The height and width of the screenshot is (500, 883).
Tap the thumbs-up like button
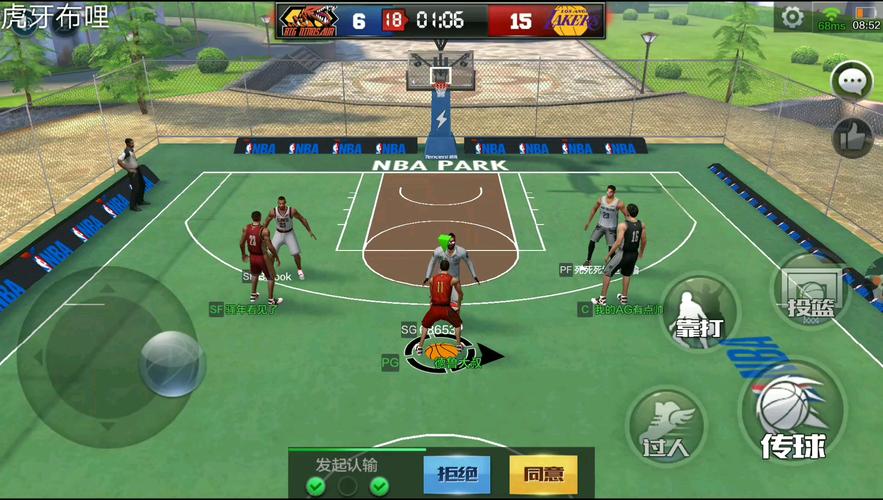click(853, 137)
